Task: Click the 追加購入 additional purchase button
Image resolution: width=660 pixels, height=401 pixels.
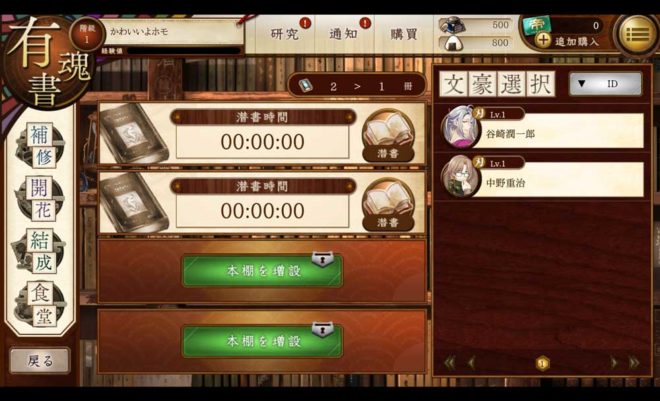Action: click(x=568, y=41)
